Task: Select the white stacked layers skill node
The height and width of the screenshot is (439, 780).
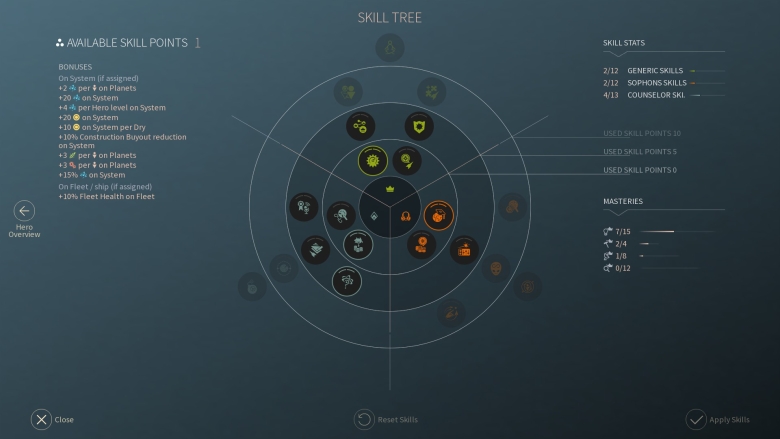Action: (316, 249)
